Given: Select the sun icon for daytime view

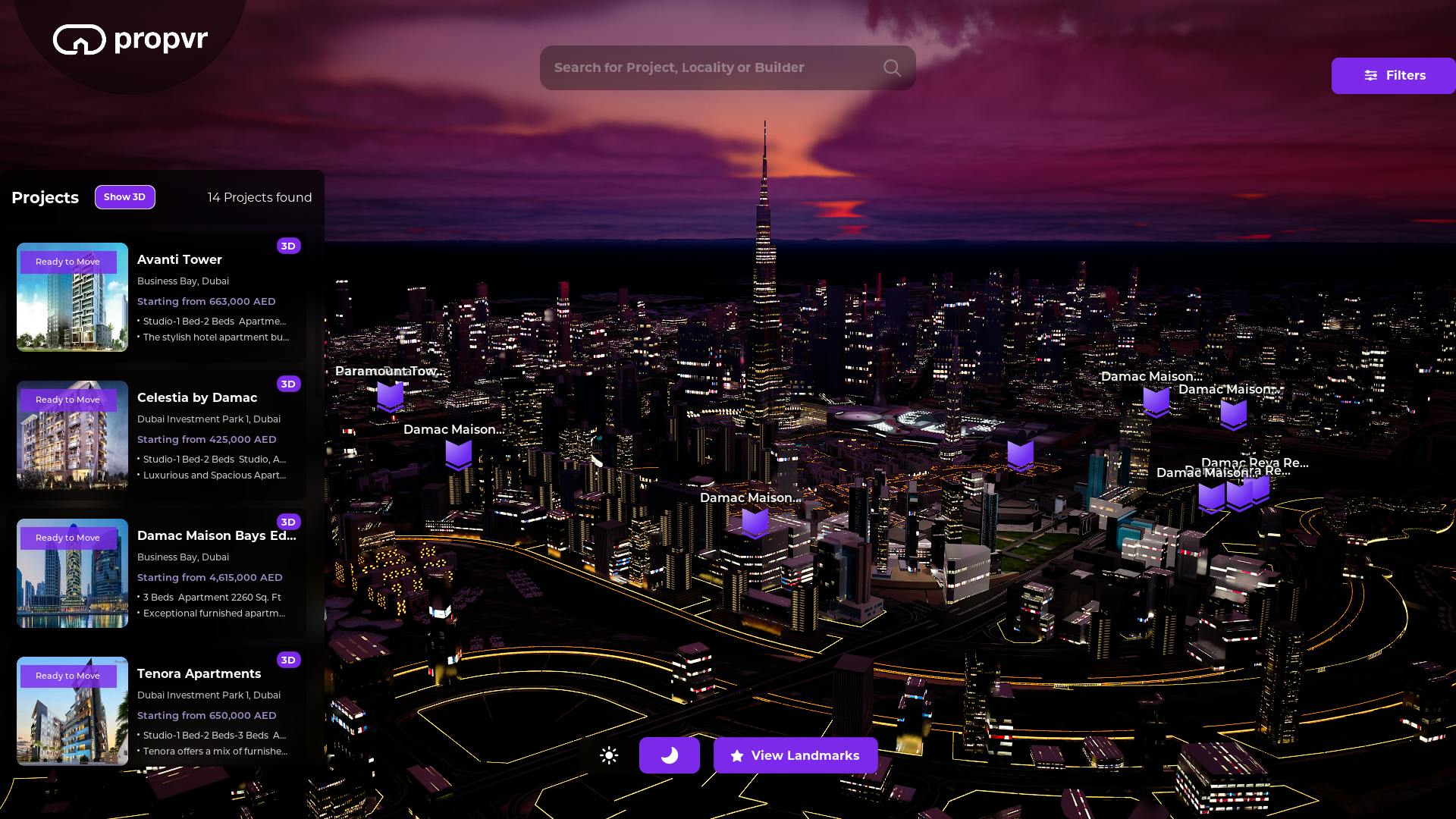Looking at the screenshot, I should tap(609, 755).
